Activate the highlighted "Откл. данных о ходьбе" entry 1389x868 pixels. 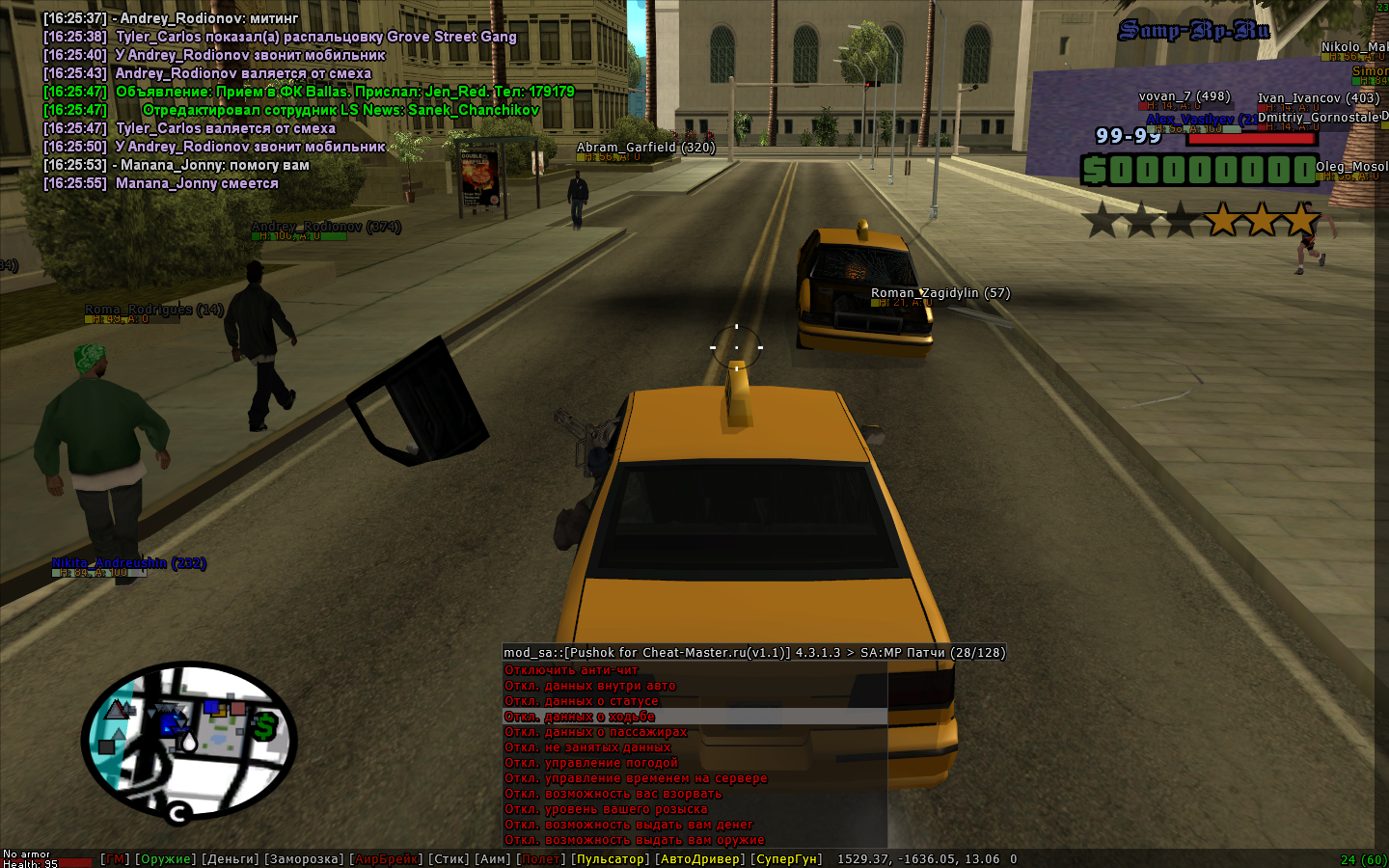click(x=580, y=717)
